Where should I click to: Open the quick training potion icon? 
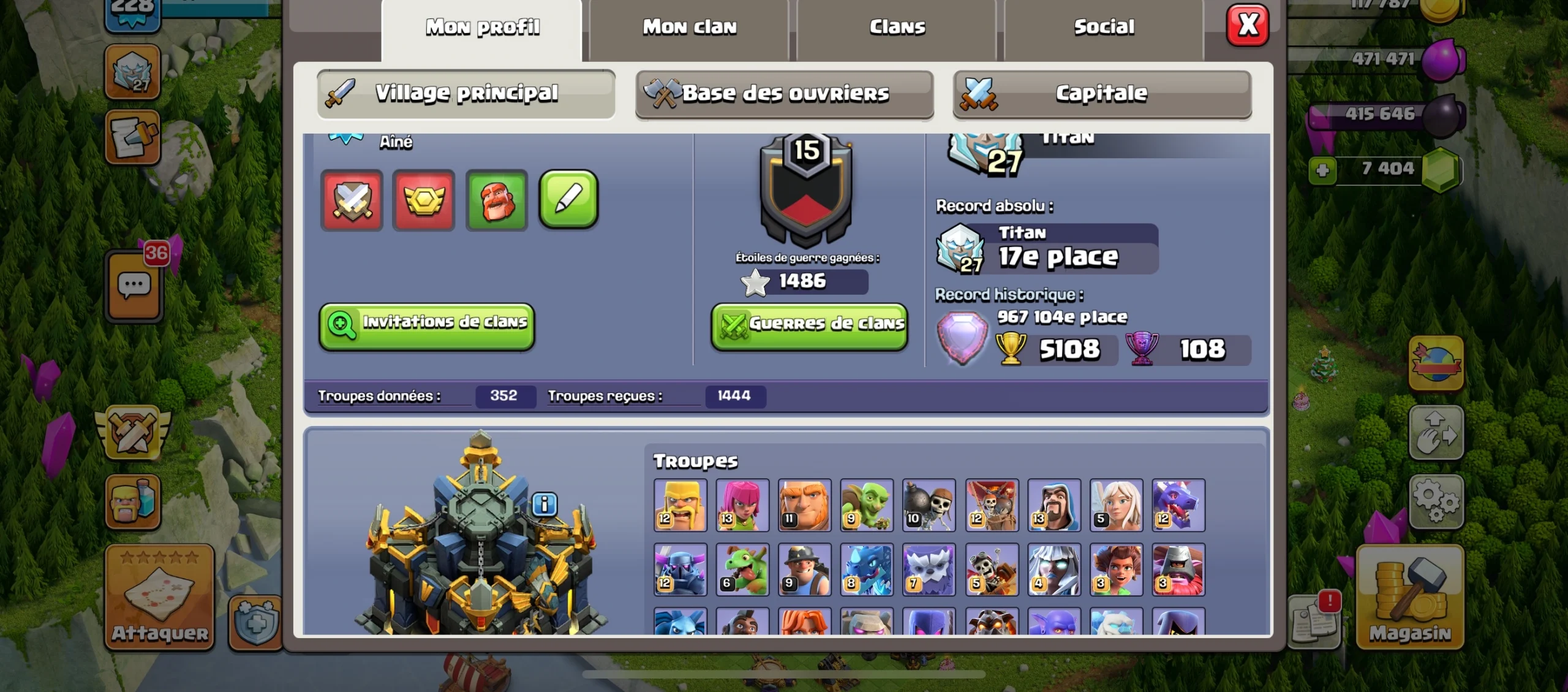pyautogui.click(x=132, y=503)
